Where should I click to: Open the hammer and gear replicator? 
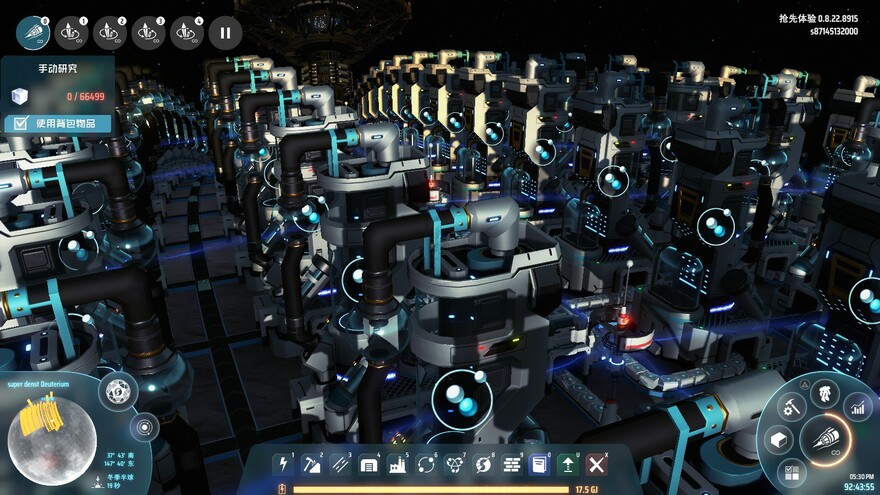click(792, 406)
